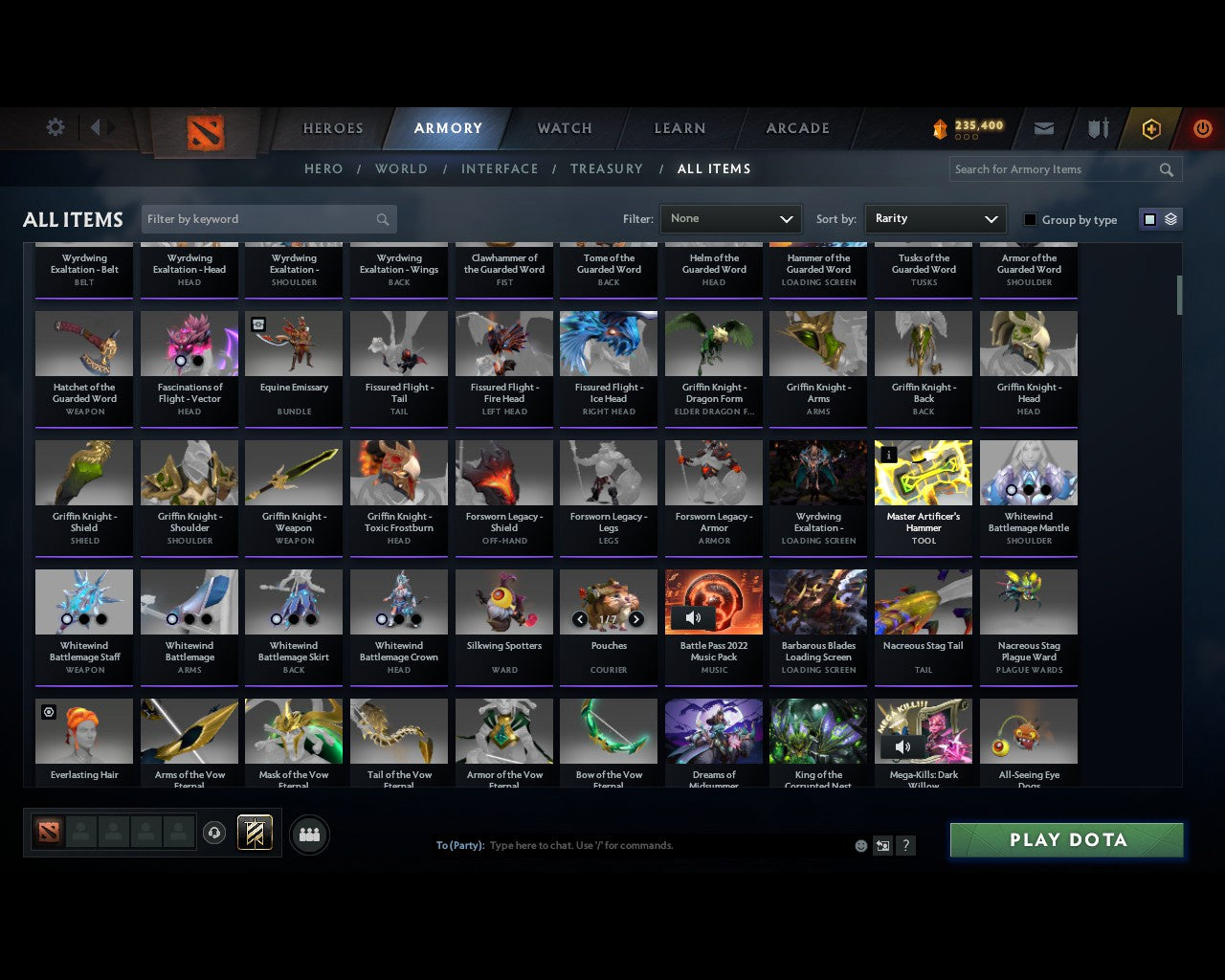Click the battle pass banner icon near the headset
Image resolution: width=1225 pixels, height=980 pixels.
pyautogui.click(x=255, y=833)
